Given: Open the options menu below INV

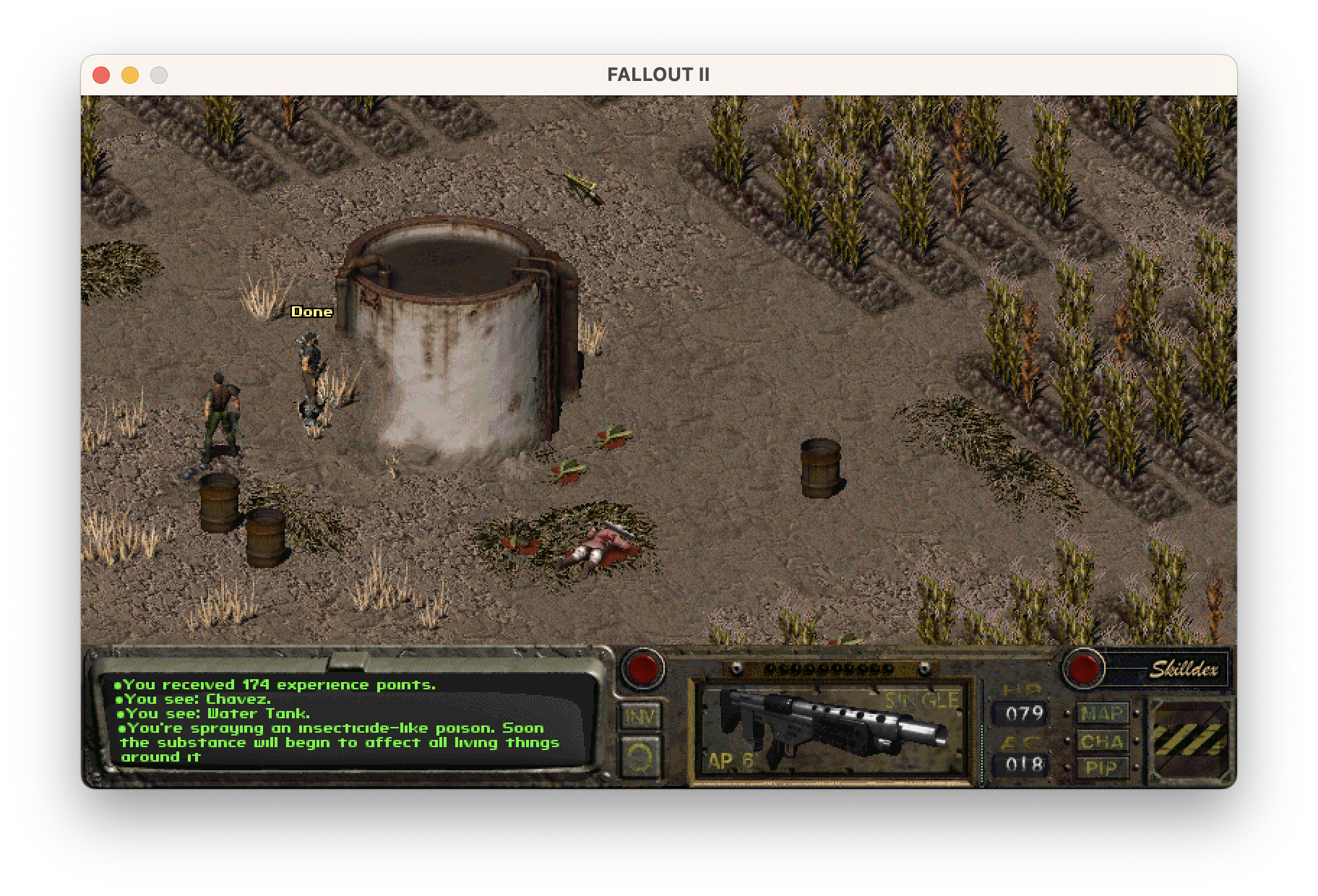Looking at the screenshot, I should [641, 756].
